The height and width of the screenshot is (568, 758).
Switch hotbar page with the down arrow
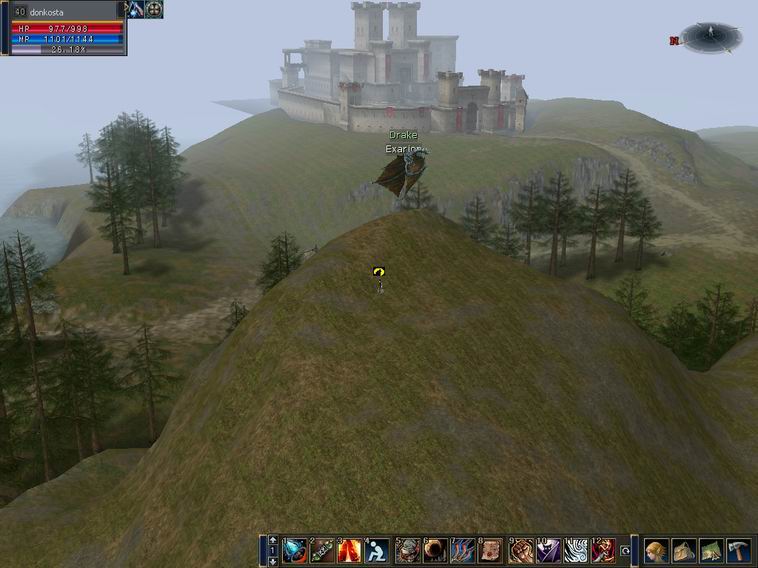(x=273, y=561)
